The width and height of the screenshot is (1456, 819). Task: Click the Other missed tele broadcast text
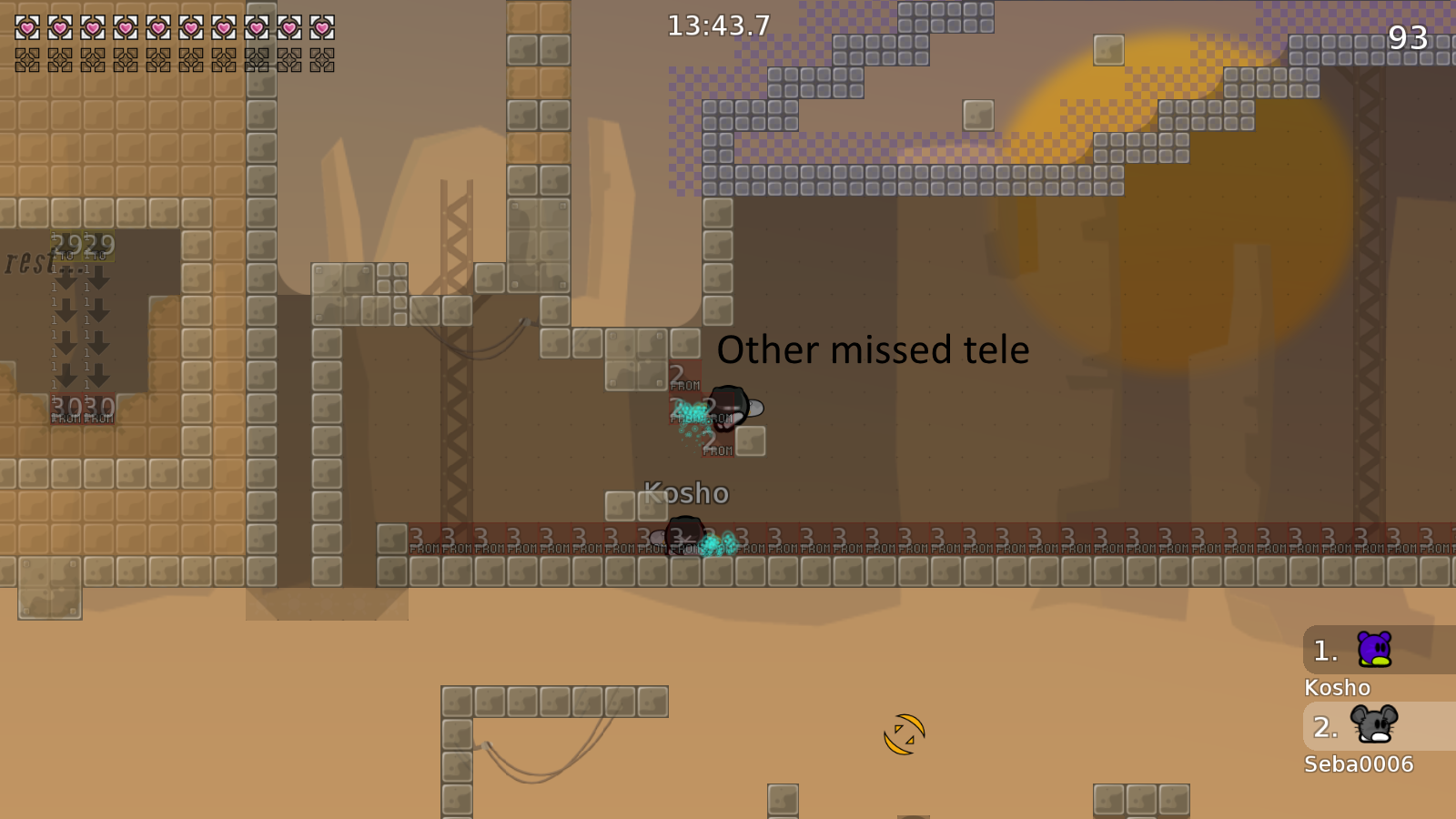click(873, 349)
